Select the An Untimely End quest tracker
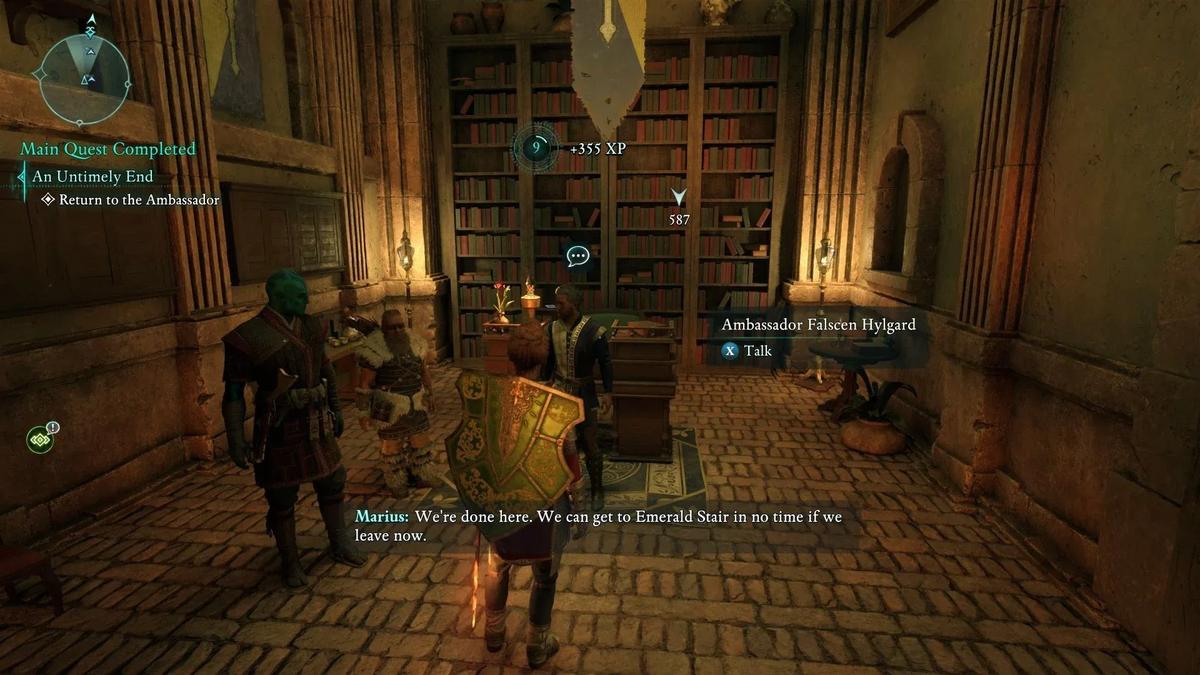1200x675 pixels. 92,176
